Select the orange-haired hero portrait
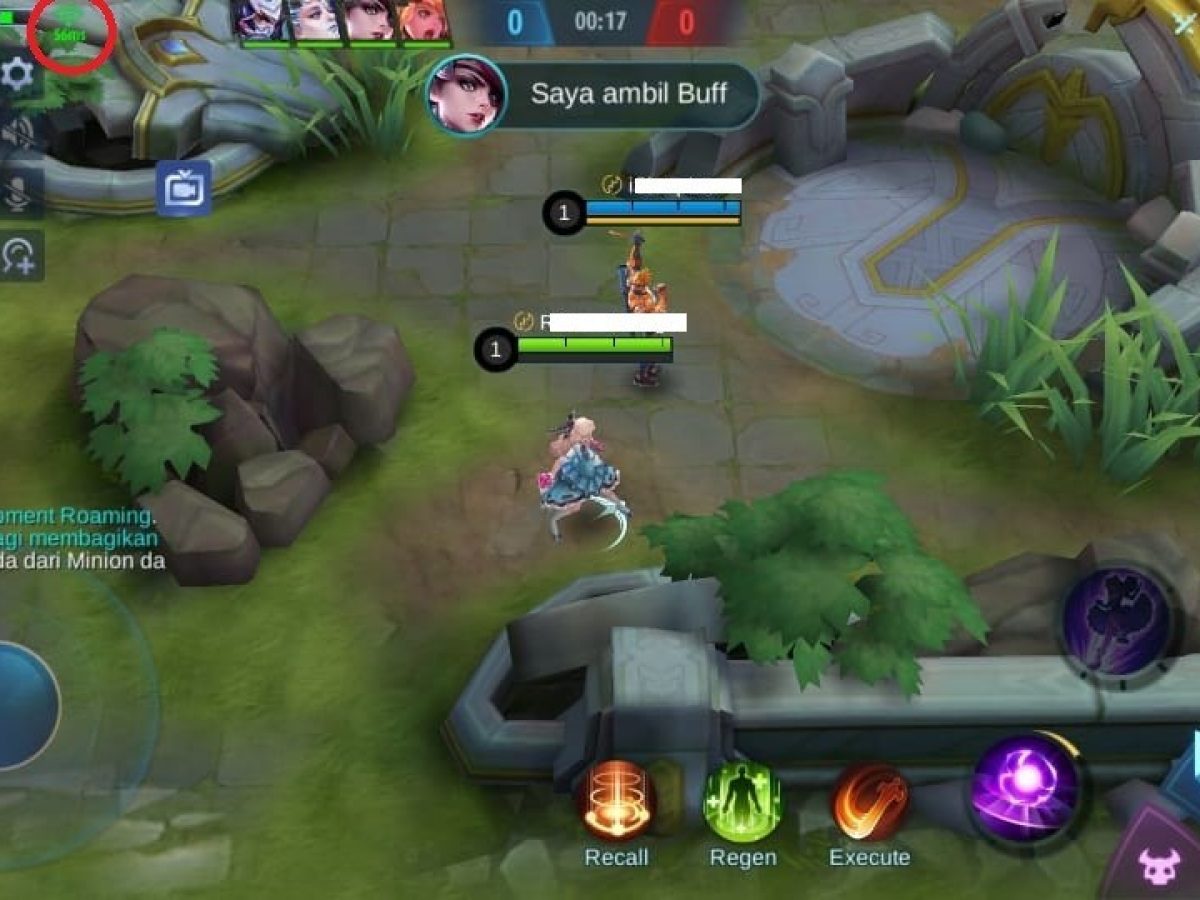The image size is (1200, 900). 424,20
